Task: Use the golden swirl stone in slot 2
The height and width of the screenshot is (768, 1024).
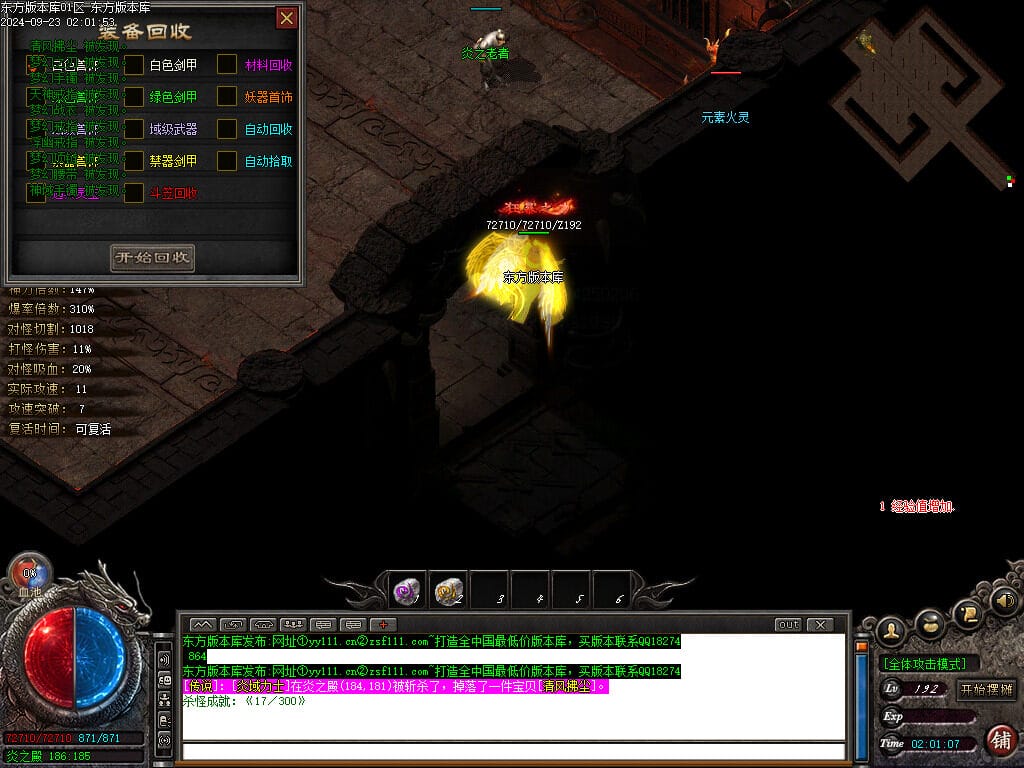Action: (449, 591)
